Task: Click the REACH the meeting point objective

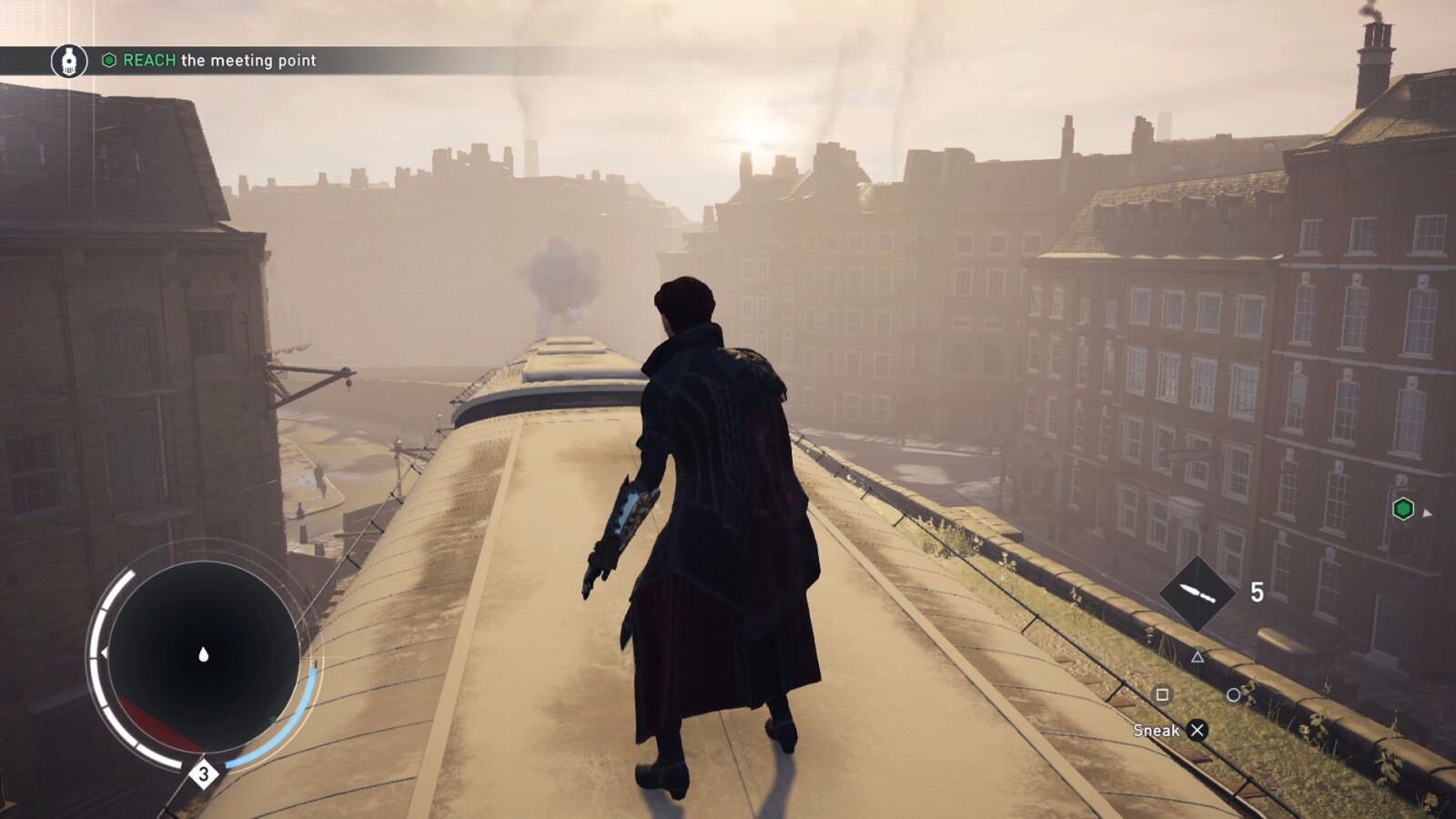Action: [x=219, y=60]
